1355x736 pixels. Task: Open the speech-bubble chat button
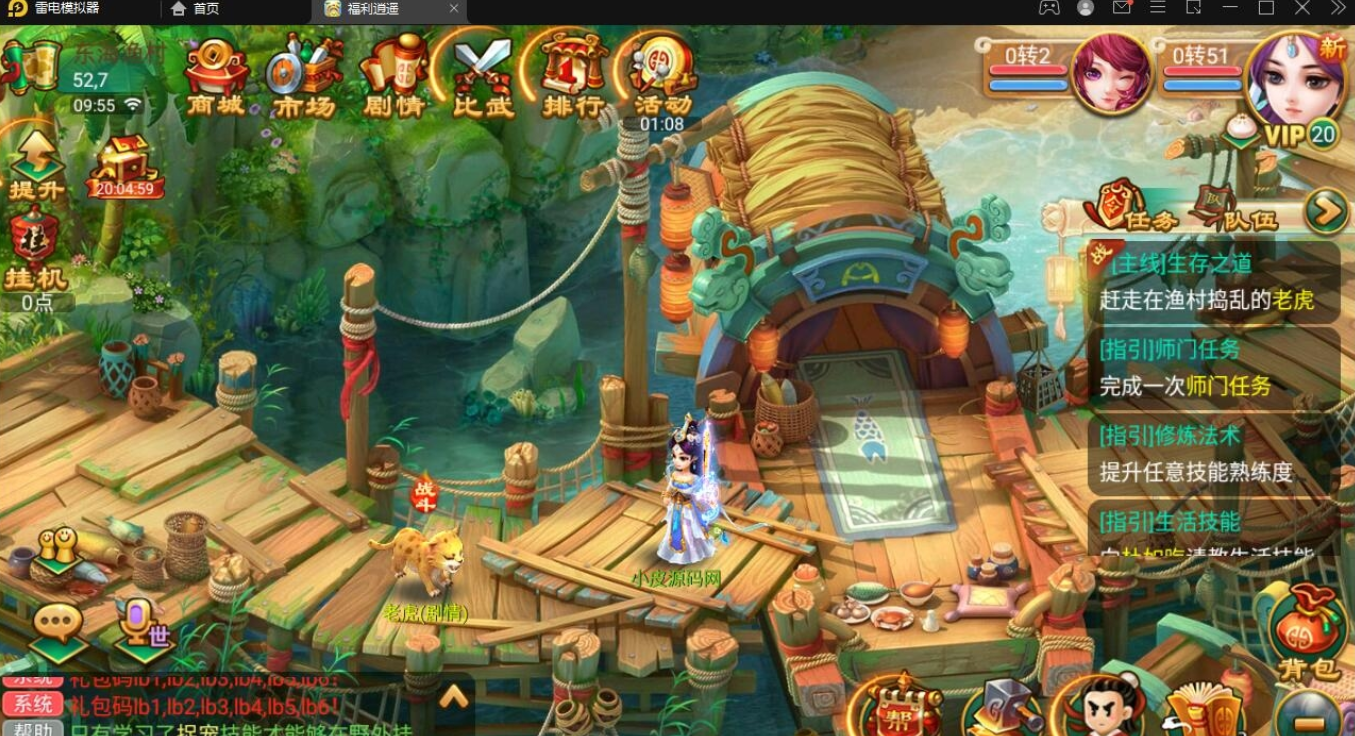click(x=58, y=629)
